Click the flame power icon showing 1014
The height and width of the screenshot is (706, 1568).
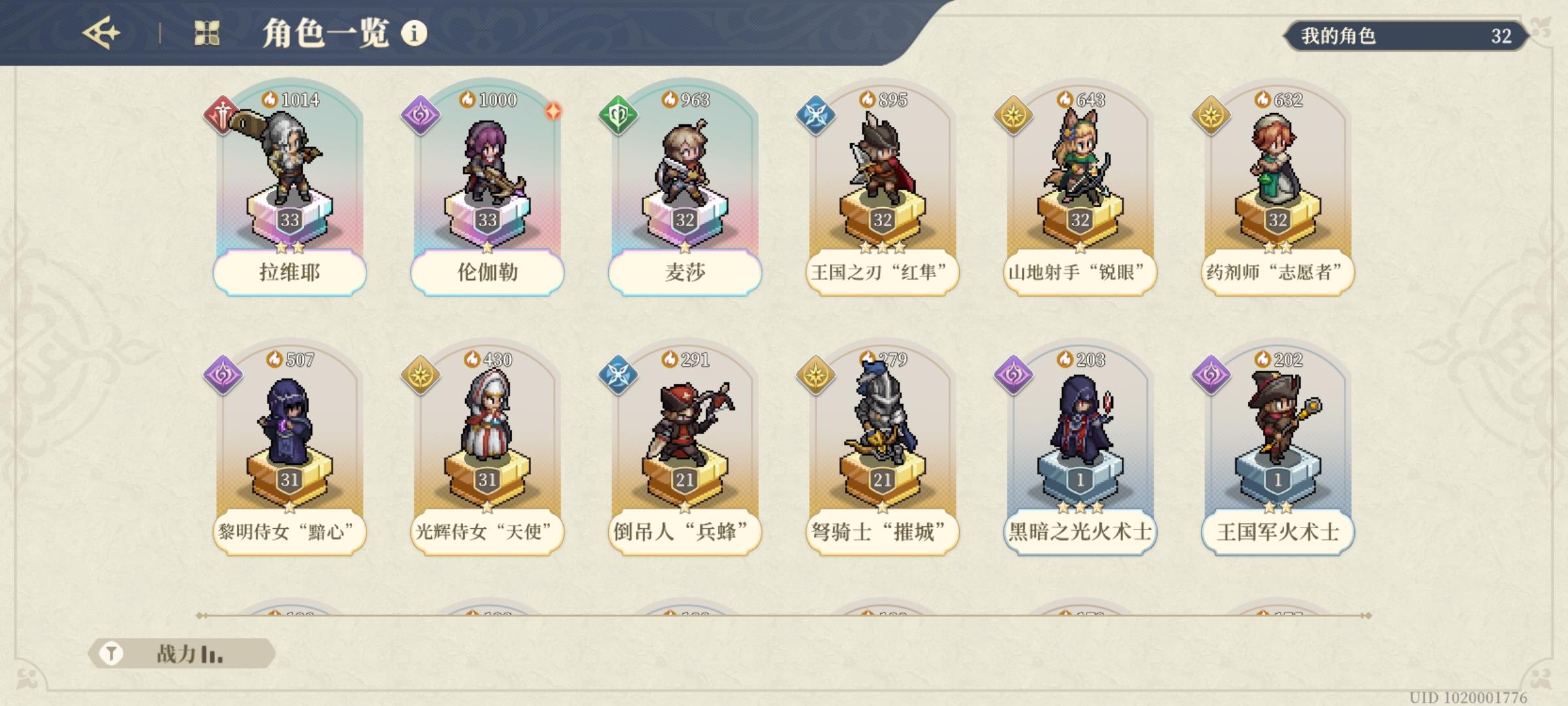[270, 99]
